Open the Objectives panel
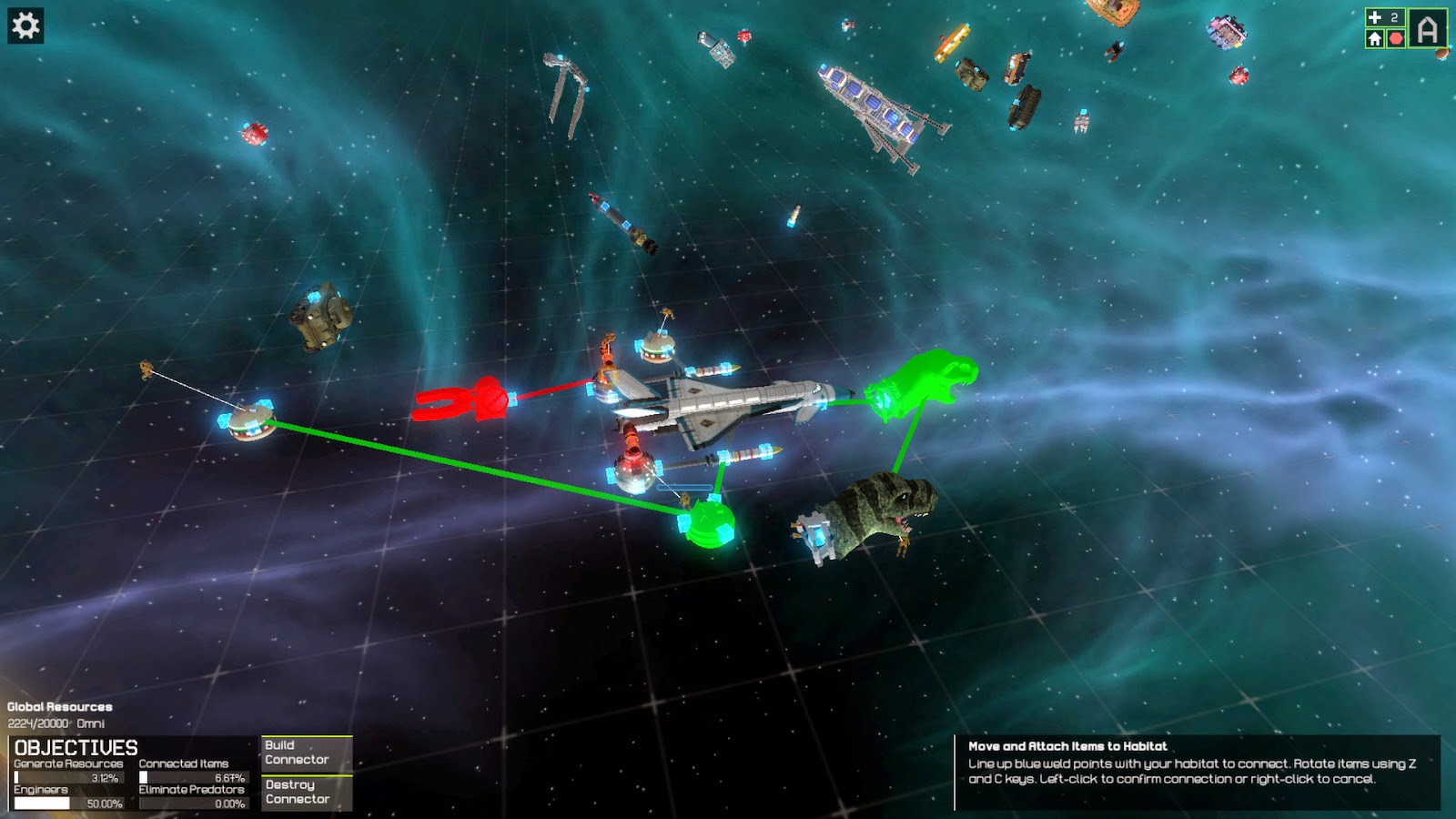The height and width of the screenshot is (819, 1456). [76, 747]
